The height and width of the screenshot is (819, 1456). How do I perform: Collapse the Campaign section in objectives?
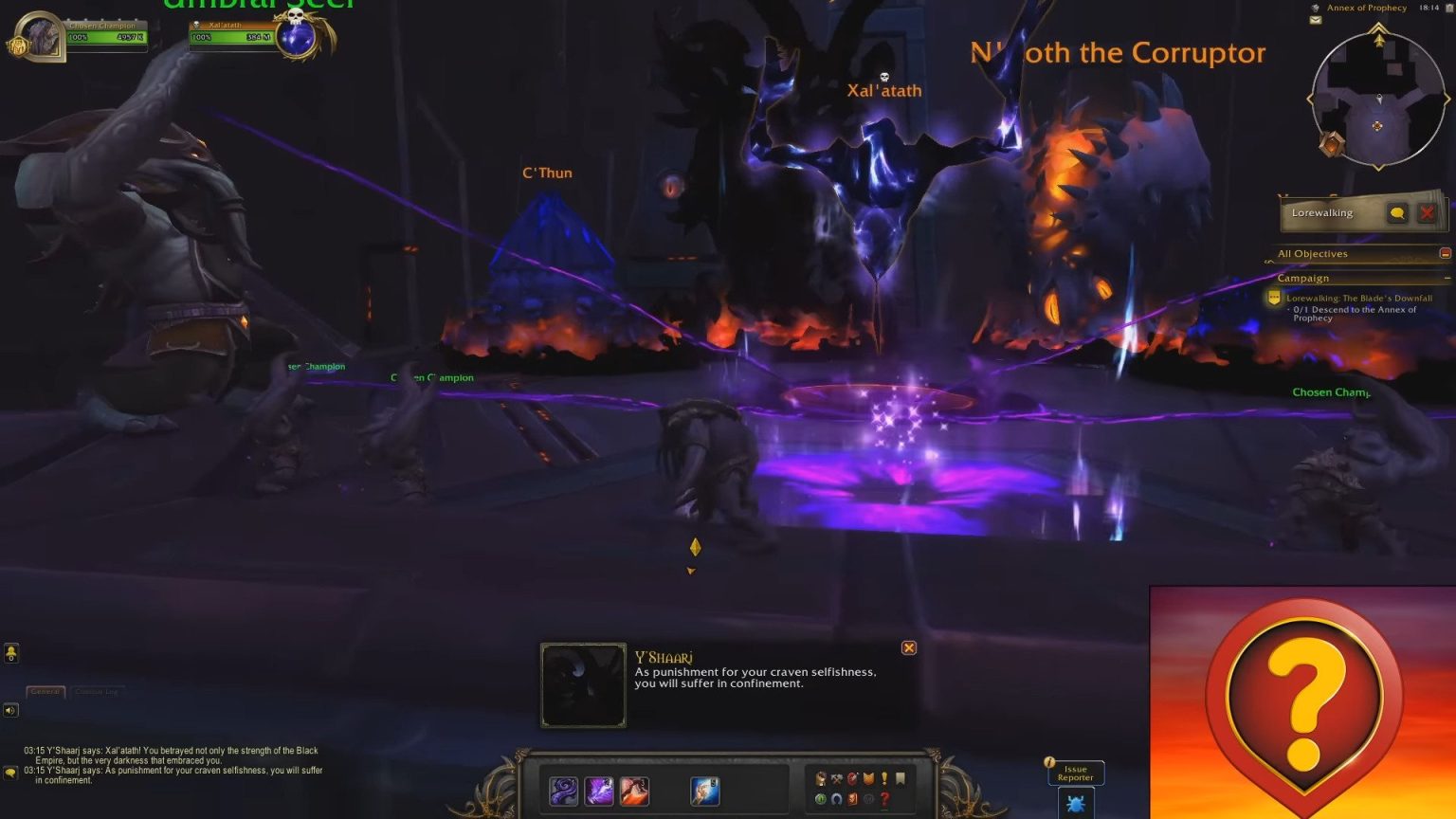coord(1448,278)
